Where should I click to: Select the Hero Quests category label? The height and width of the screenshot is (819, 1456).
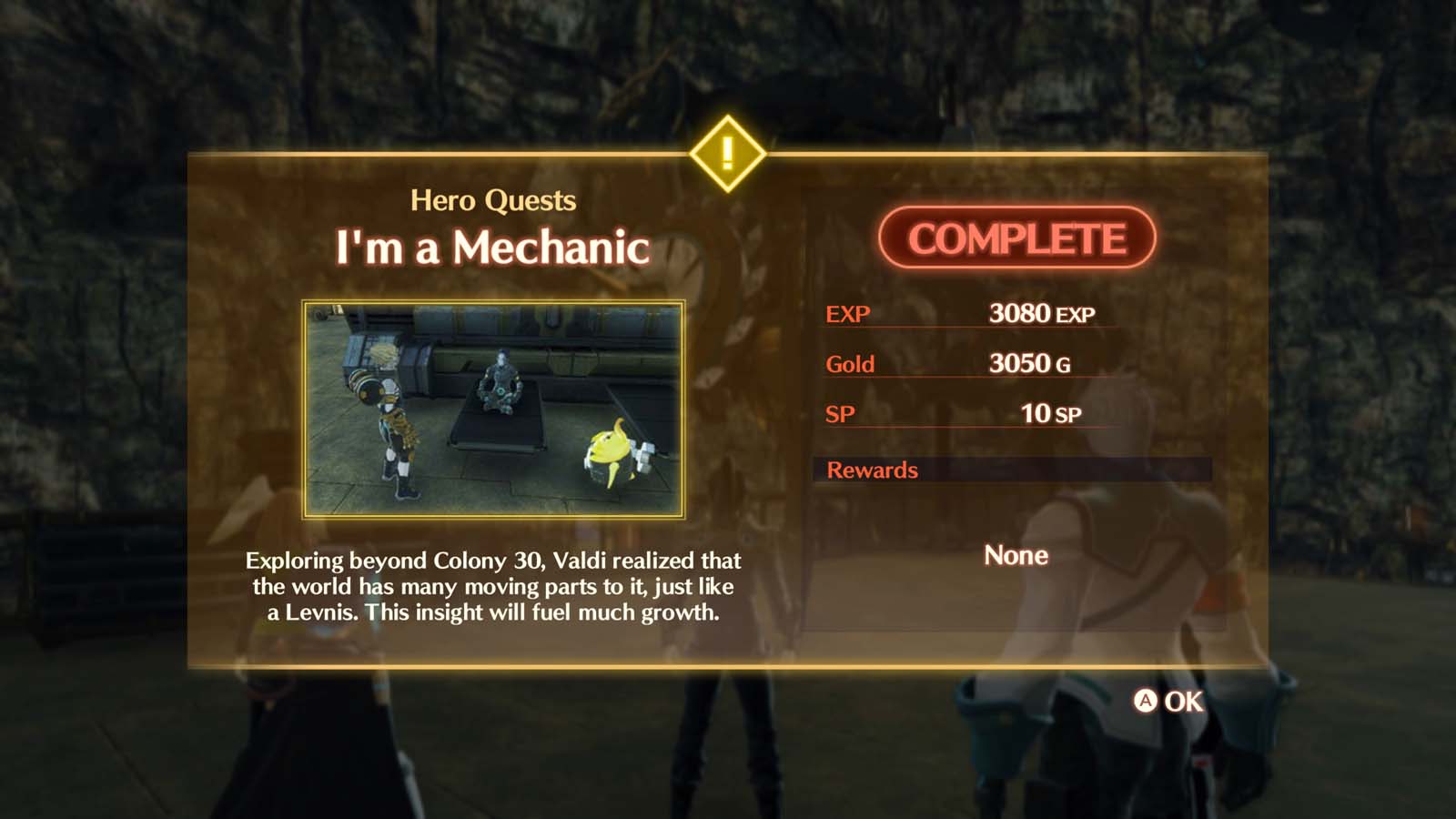pos(494,200)
